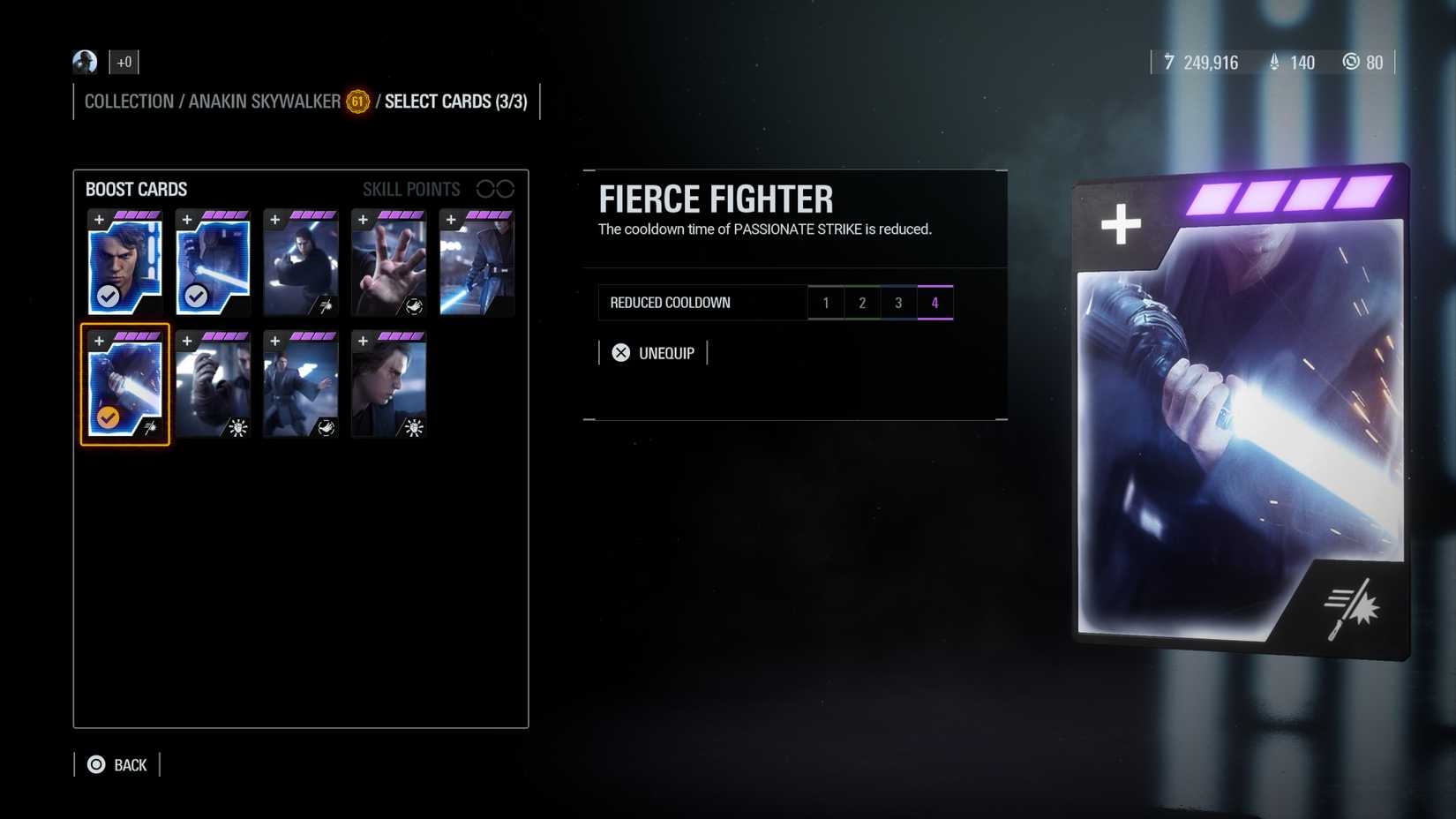Toggle the equipped checkmark on the second boost card

(196, 297)
